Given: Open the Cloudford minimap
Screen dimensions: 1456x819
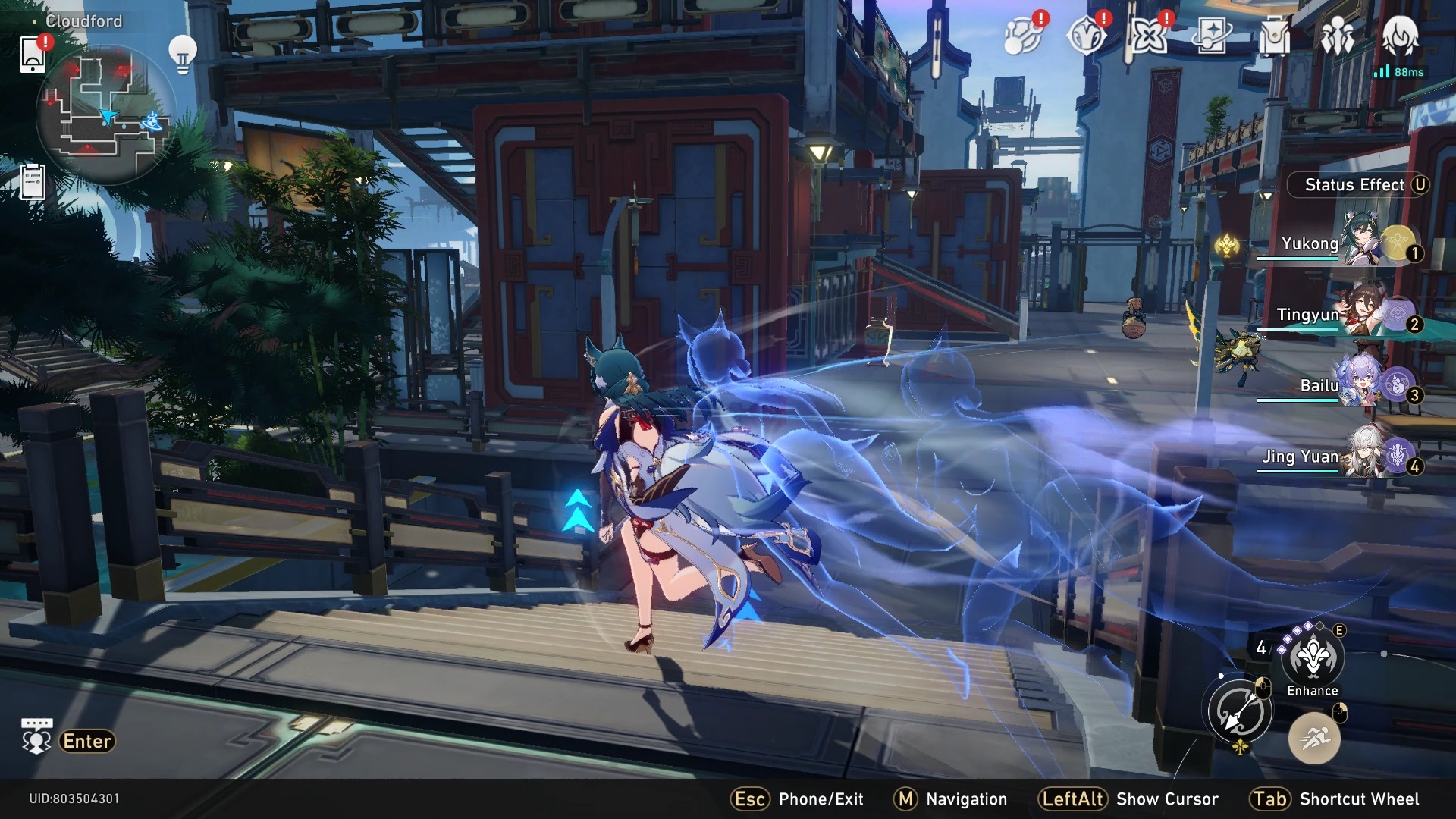Looking at the screenshot, I should click(x=106, y=114).
